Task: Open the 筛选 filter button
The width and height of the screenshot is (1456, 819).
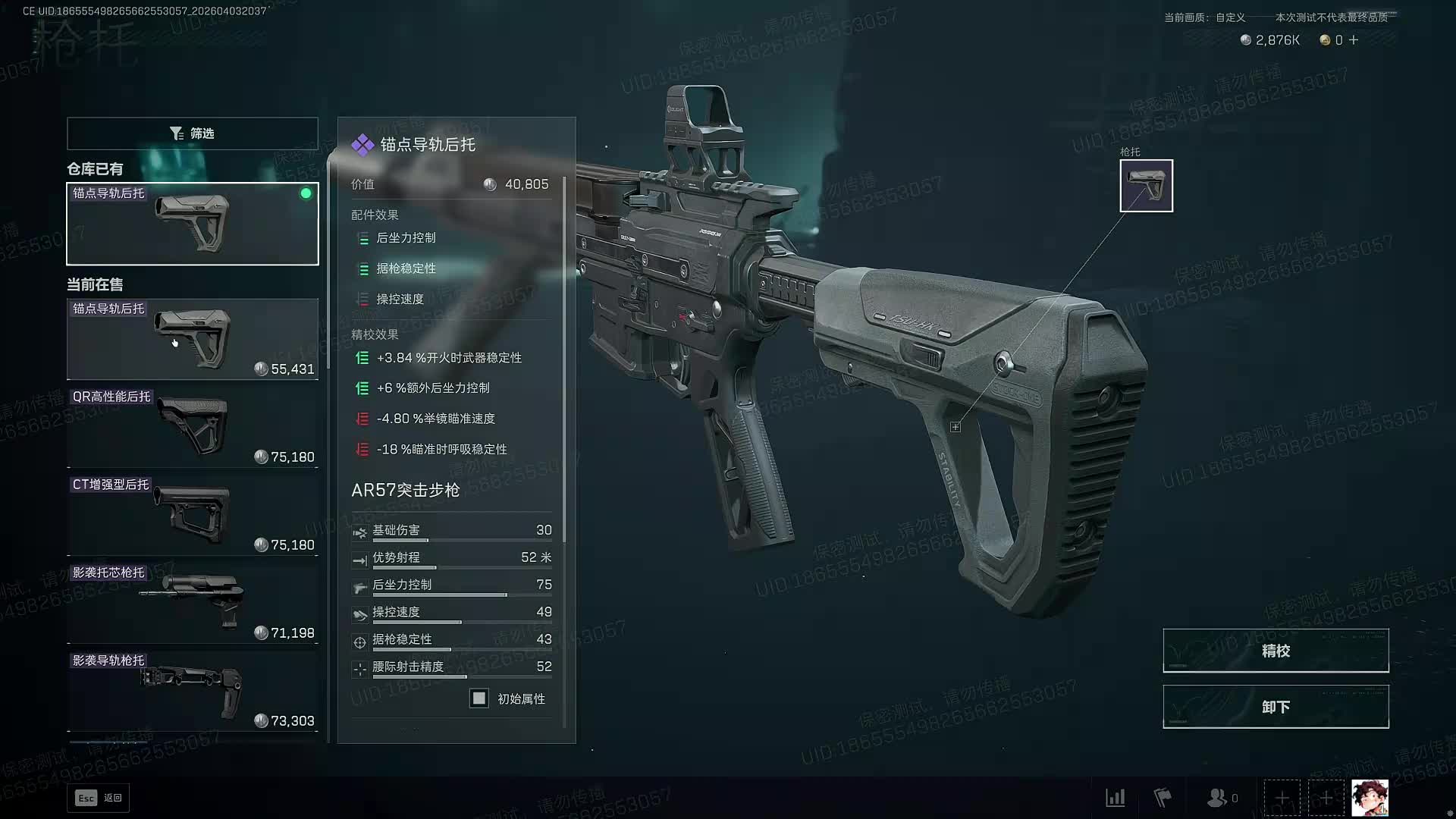Action: point(192,133)
